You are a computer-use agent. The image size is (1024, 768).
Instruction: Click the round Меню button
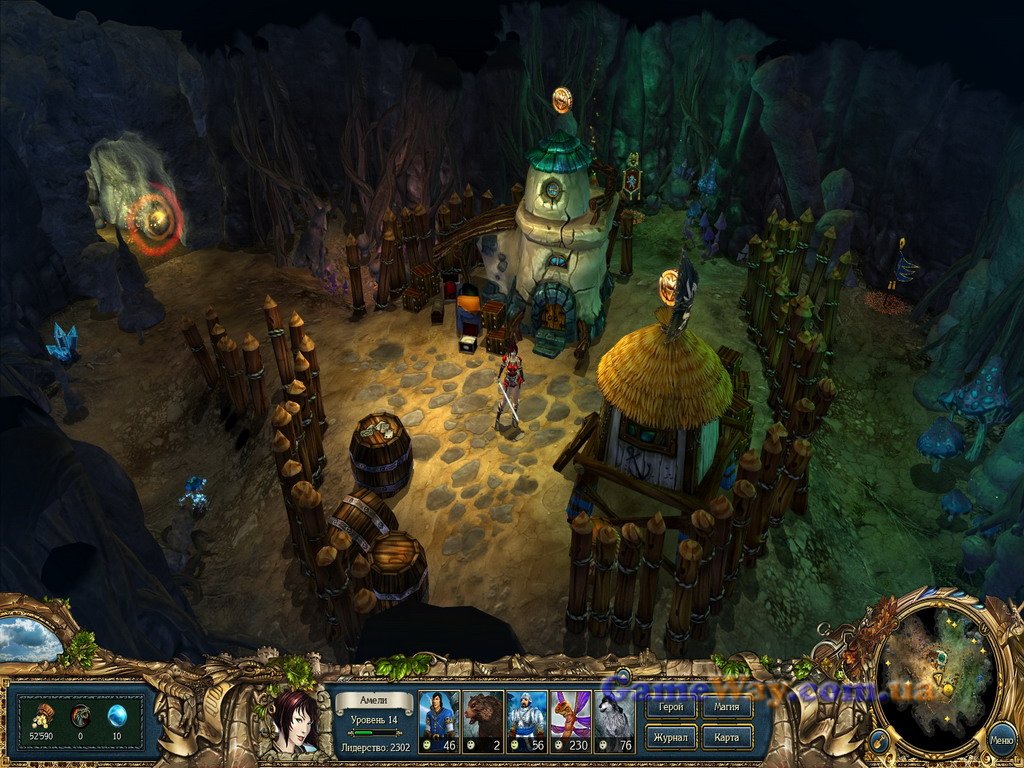(x=1001, y=741)
